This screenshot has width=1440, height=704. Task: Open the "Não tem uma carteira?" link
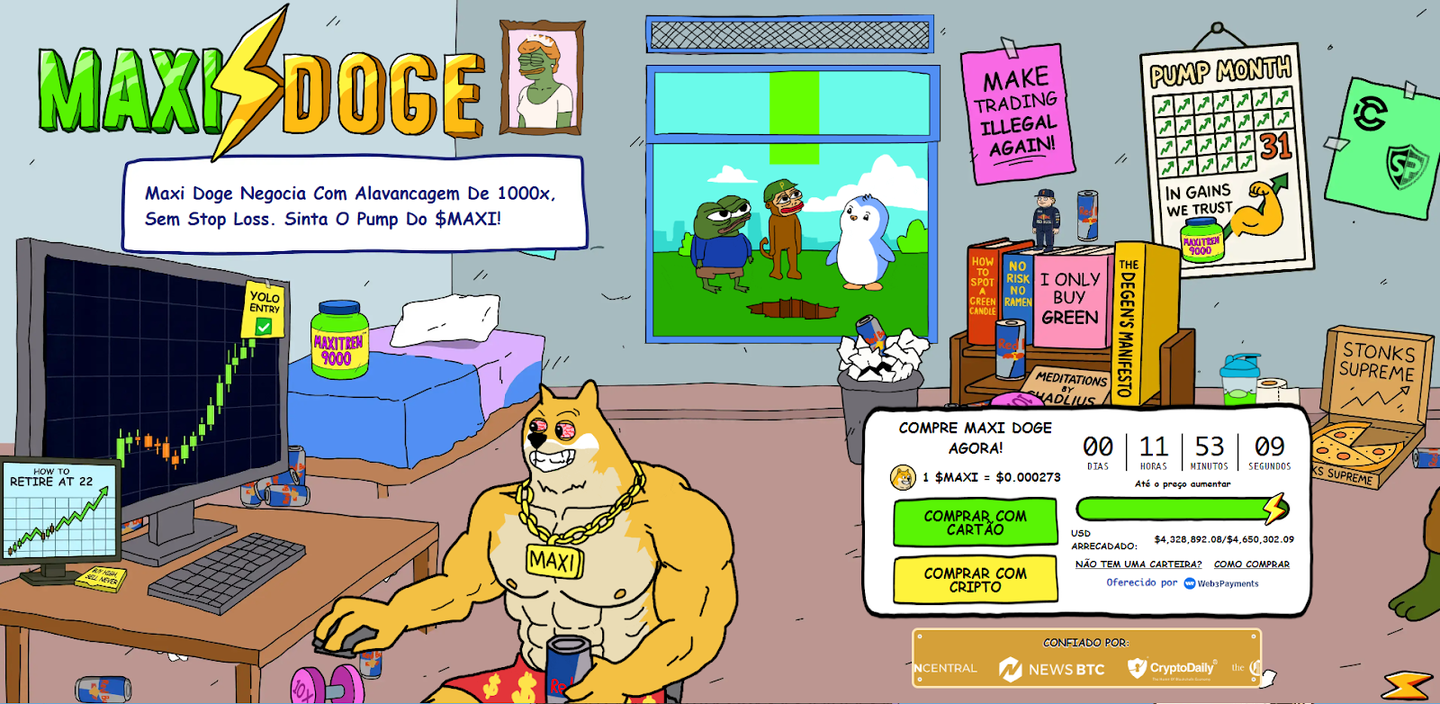coord(1138,564)
